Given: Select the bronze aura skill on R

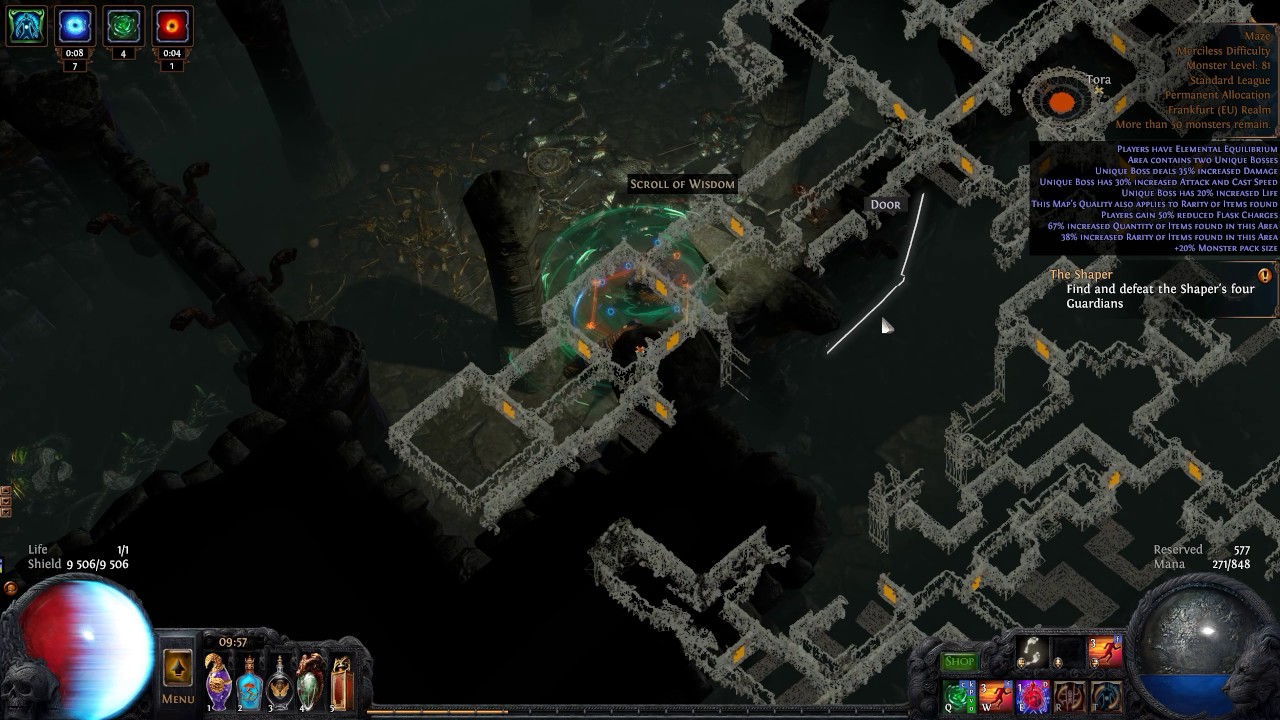Looking at the screenshot, I should pos(1070,696).
